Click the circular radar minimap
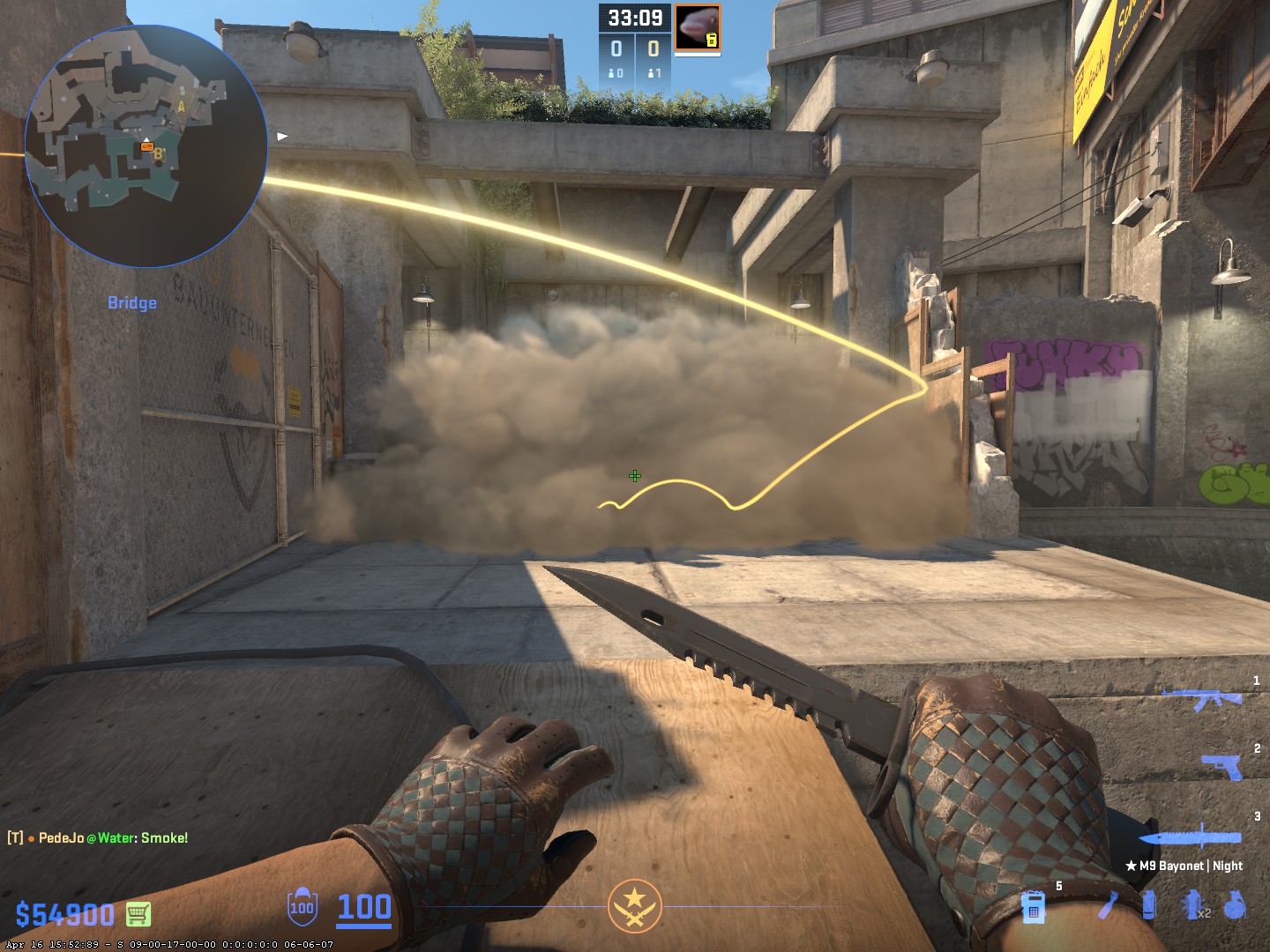Screen dimensions: 1270x952 (x=146, y=145)
